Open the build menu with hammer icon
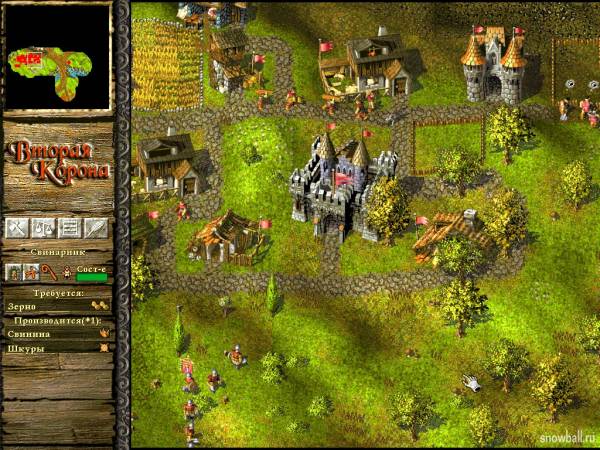600x450 pixels. 16,228
